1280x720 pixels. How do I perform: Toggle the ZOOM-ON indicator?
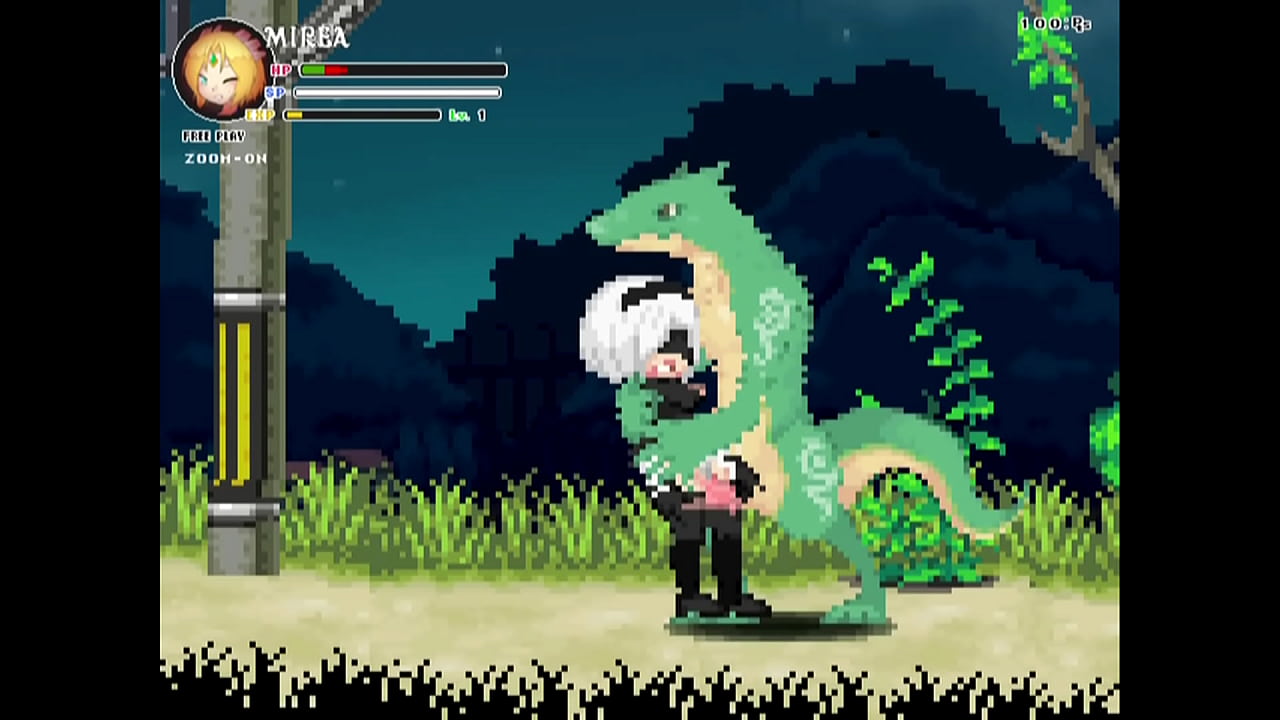click(x=225, y=159)
